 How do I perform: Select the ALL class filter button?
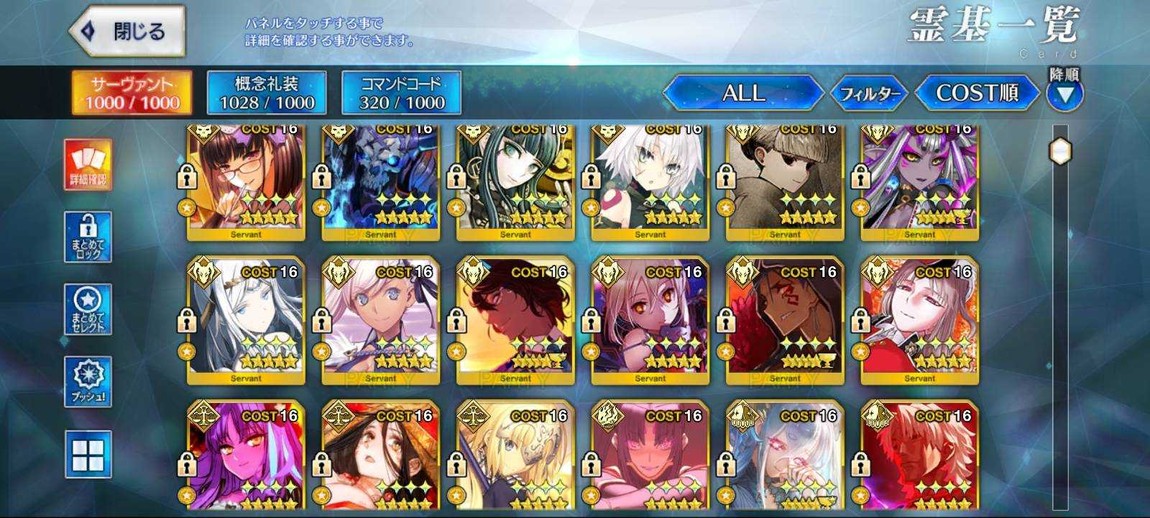[742, 93]
